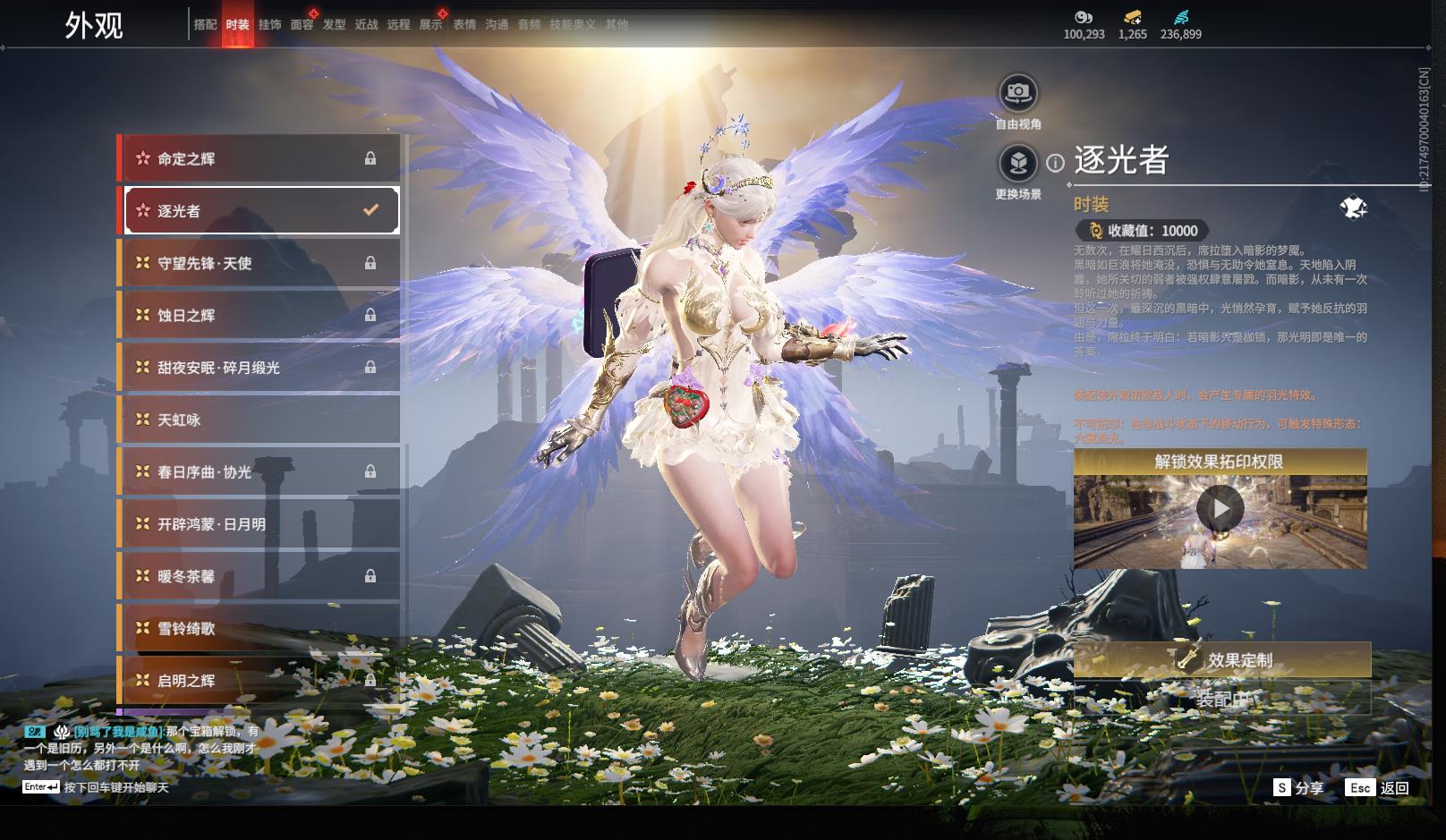Screen dimensions: 1446x840
Task: Open the 效果定制 effect customization
Action: [x=1222, y=660]
